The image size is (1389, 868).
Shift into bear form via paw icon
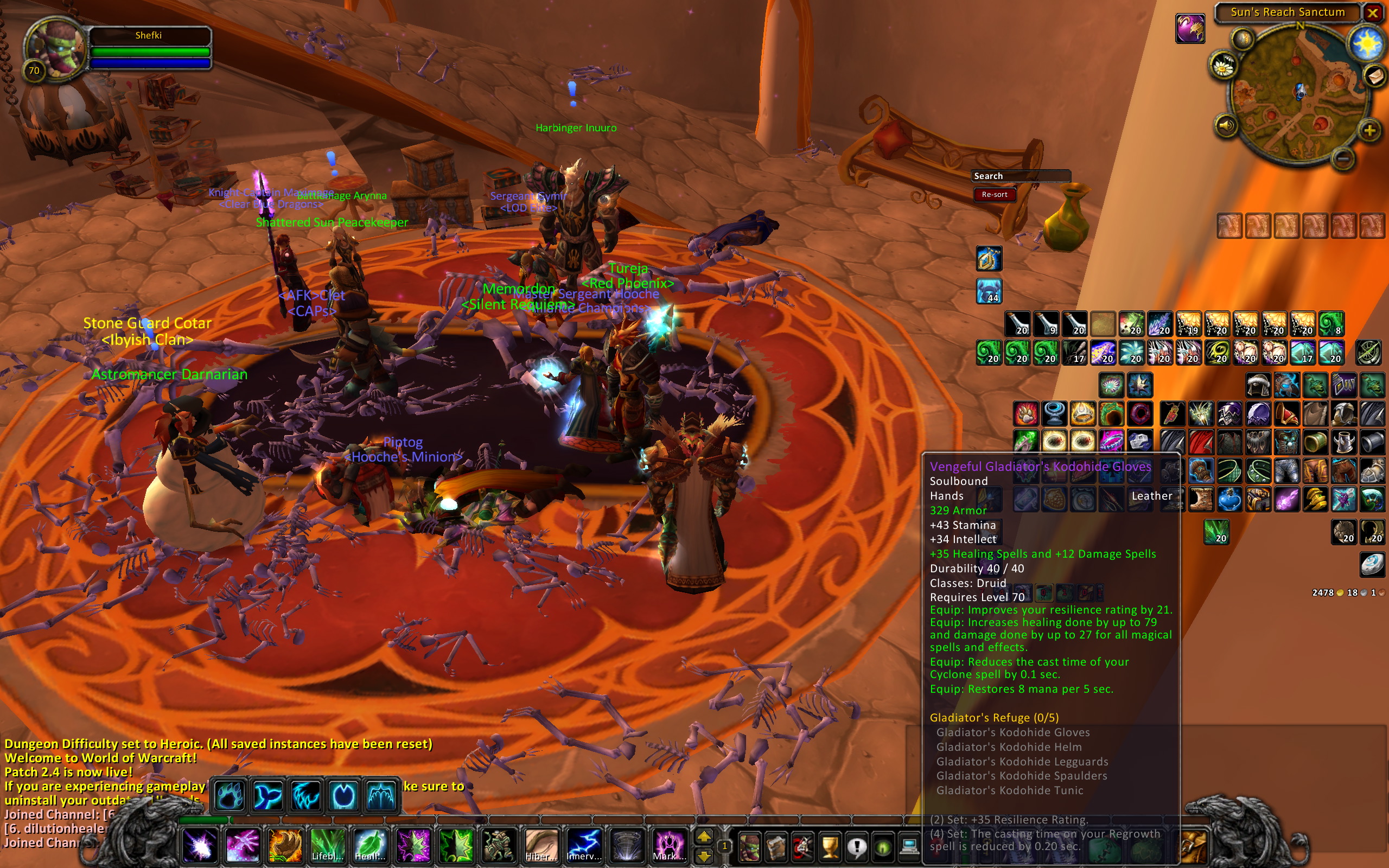pos(229,796)
